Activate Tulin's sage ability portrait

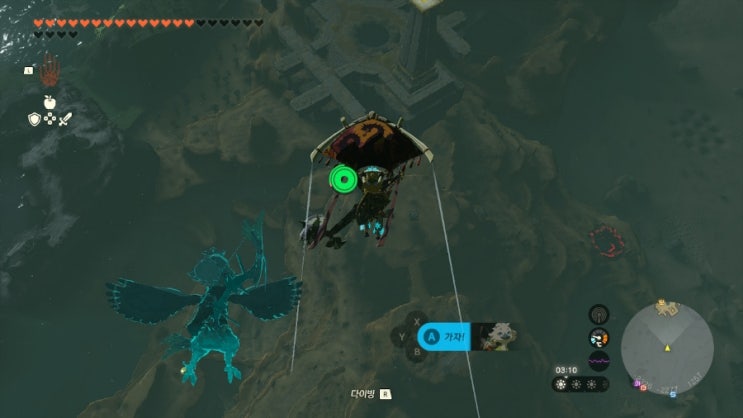[494, 337]
